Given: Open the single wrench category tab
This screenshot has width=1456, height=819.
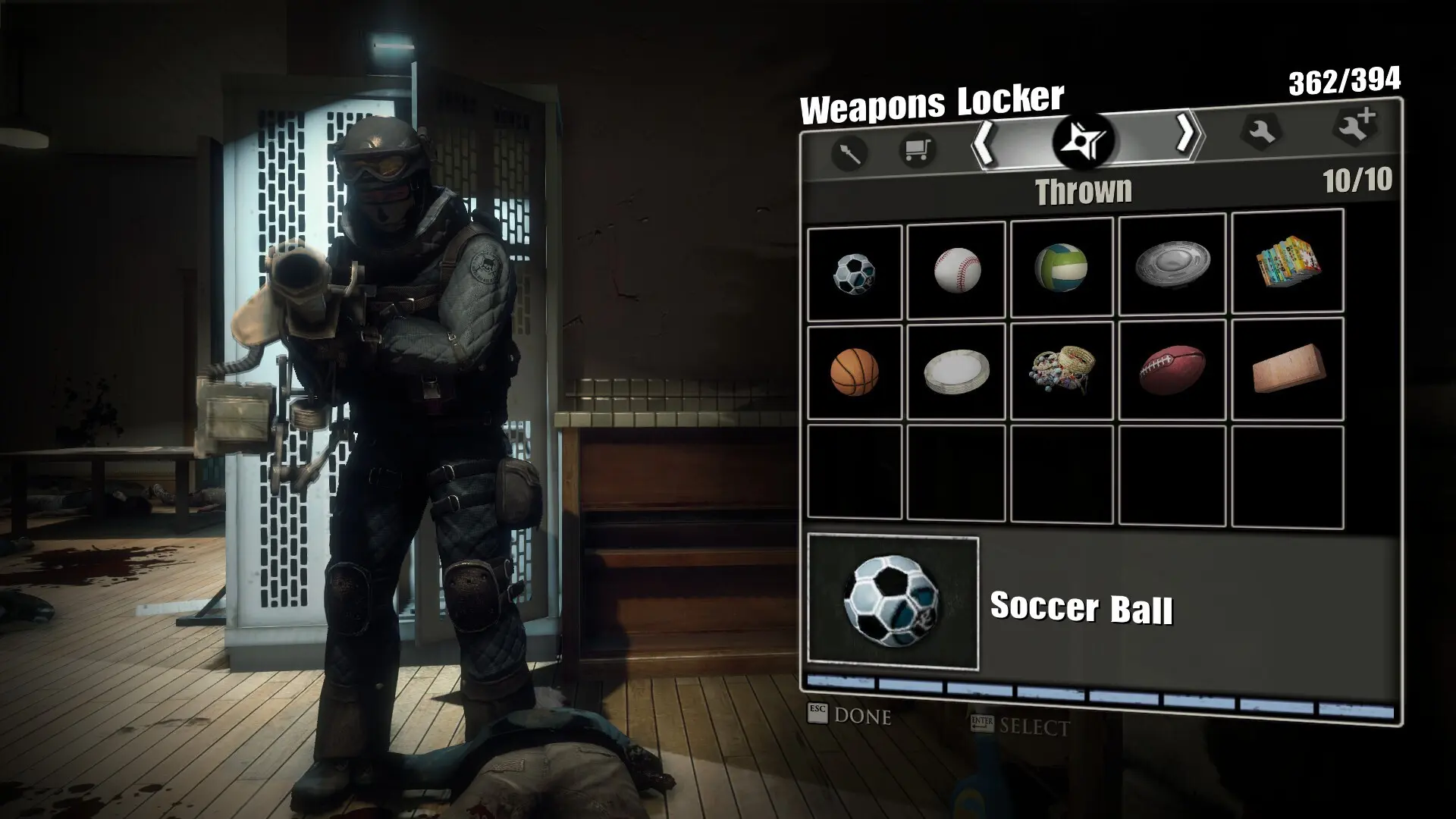Looking at the screenshot, I should point(1260,131).
